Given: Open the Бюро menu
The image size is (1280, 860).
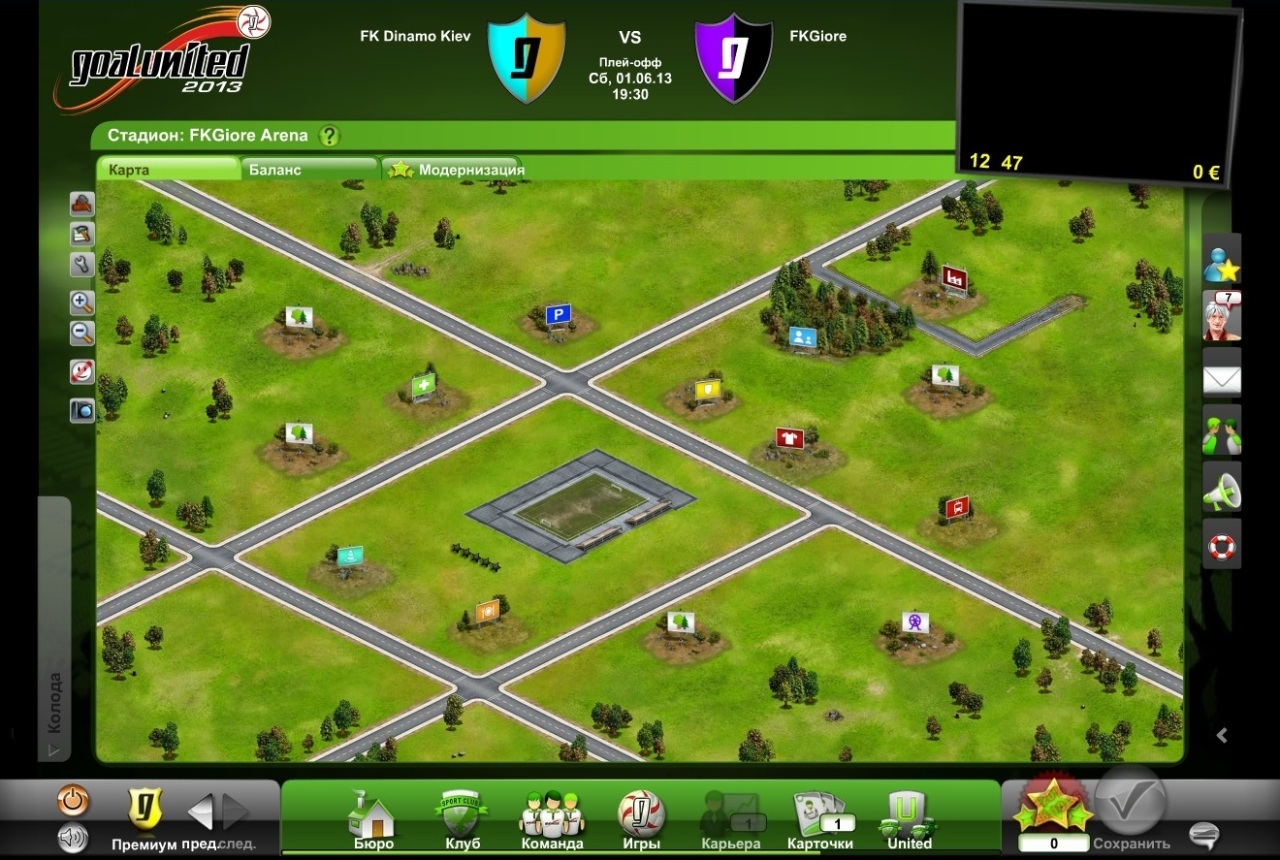Looking at the screenshot, I should (372, 820).
